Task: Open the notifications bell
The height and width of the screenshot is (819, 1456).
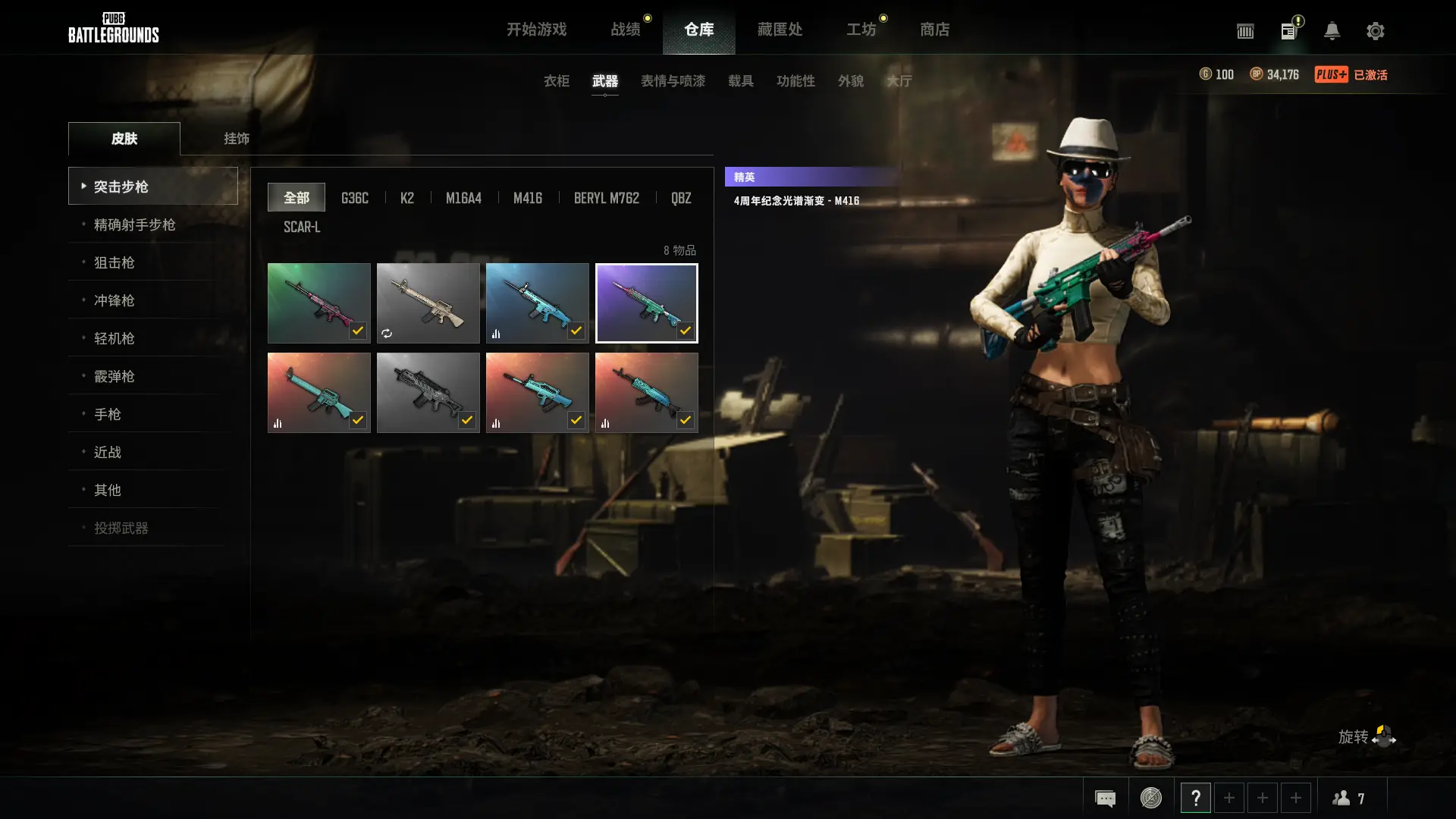Action: point(1332,31)
